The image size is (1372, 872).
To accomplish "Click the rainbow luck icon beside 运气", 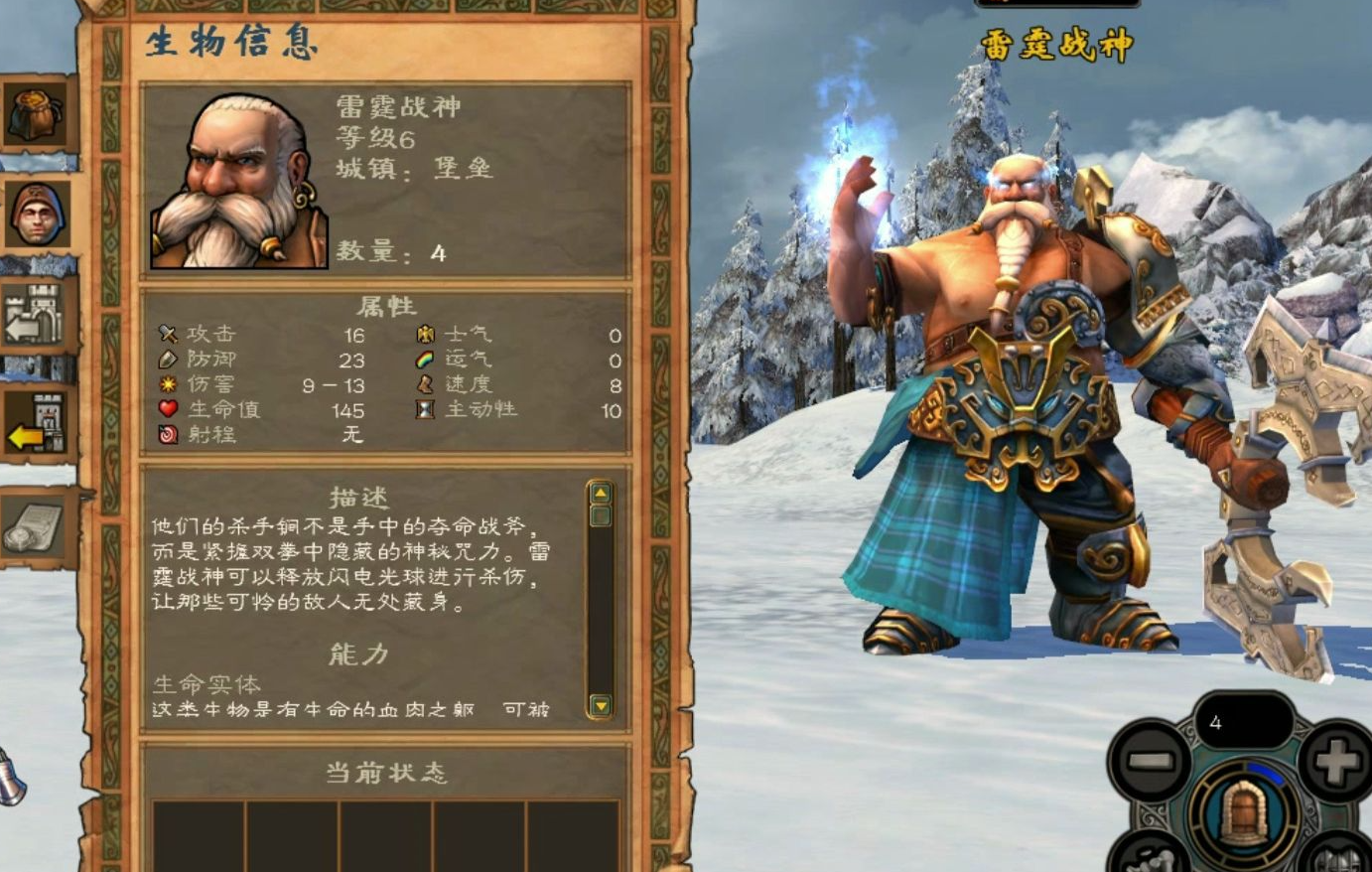I will pos(425,358).
